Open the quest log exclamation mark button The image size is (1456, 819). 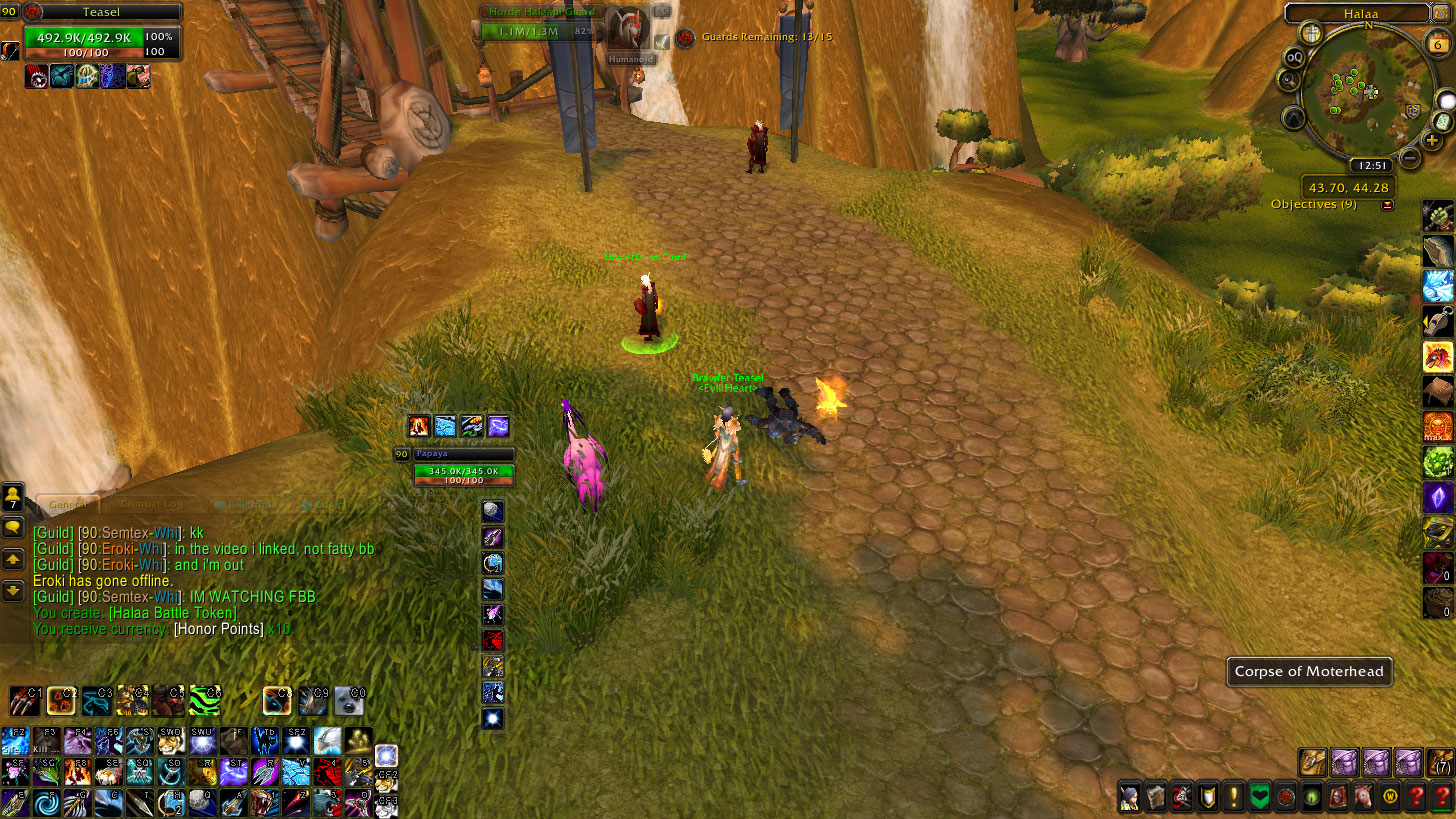coord(1234,797)
